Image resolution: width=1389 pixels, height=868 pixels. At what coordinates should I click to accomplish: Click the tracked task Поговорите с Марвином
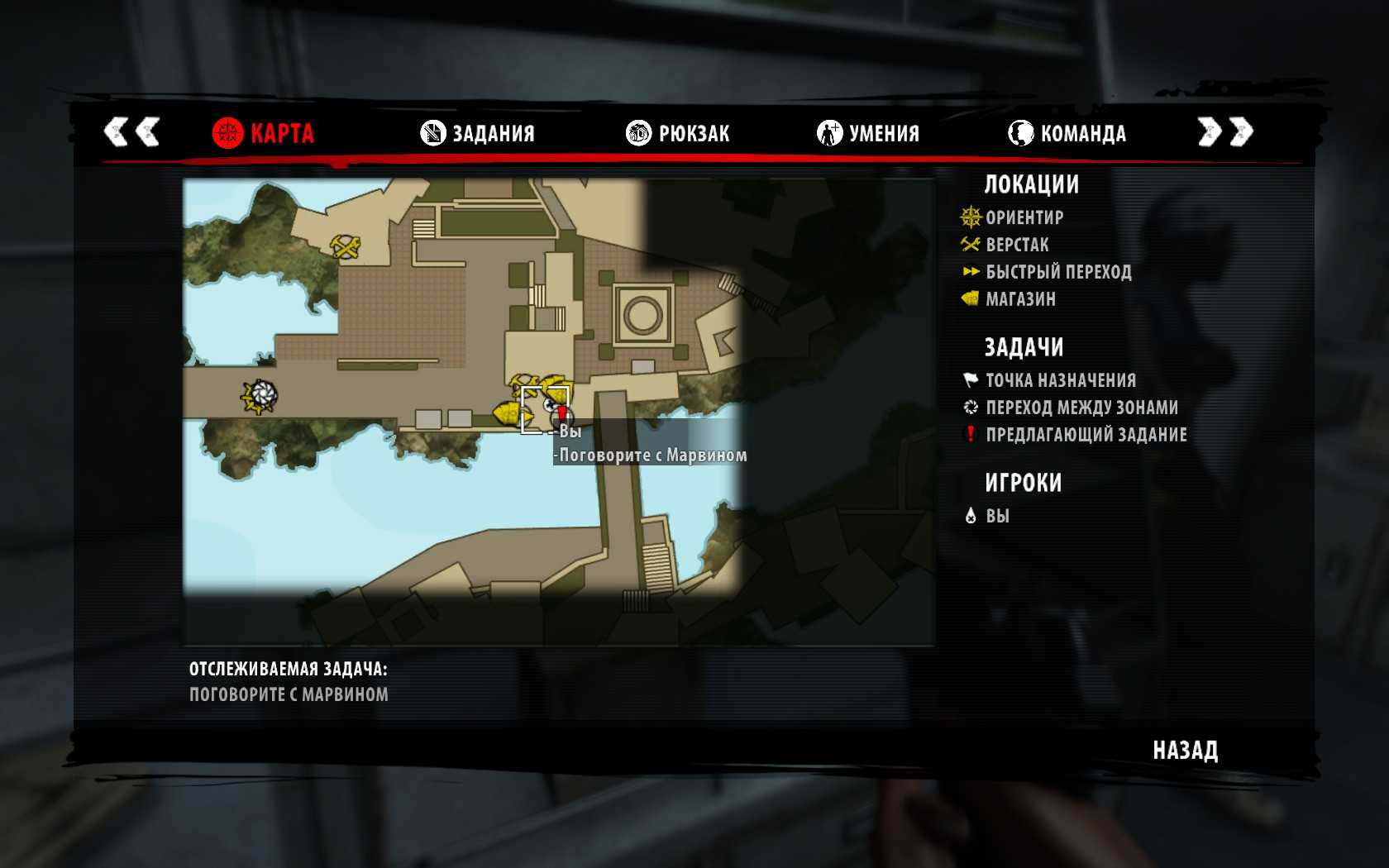point(289,694)
